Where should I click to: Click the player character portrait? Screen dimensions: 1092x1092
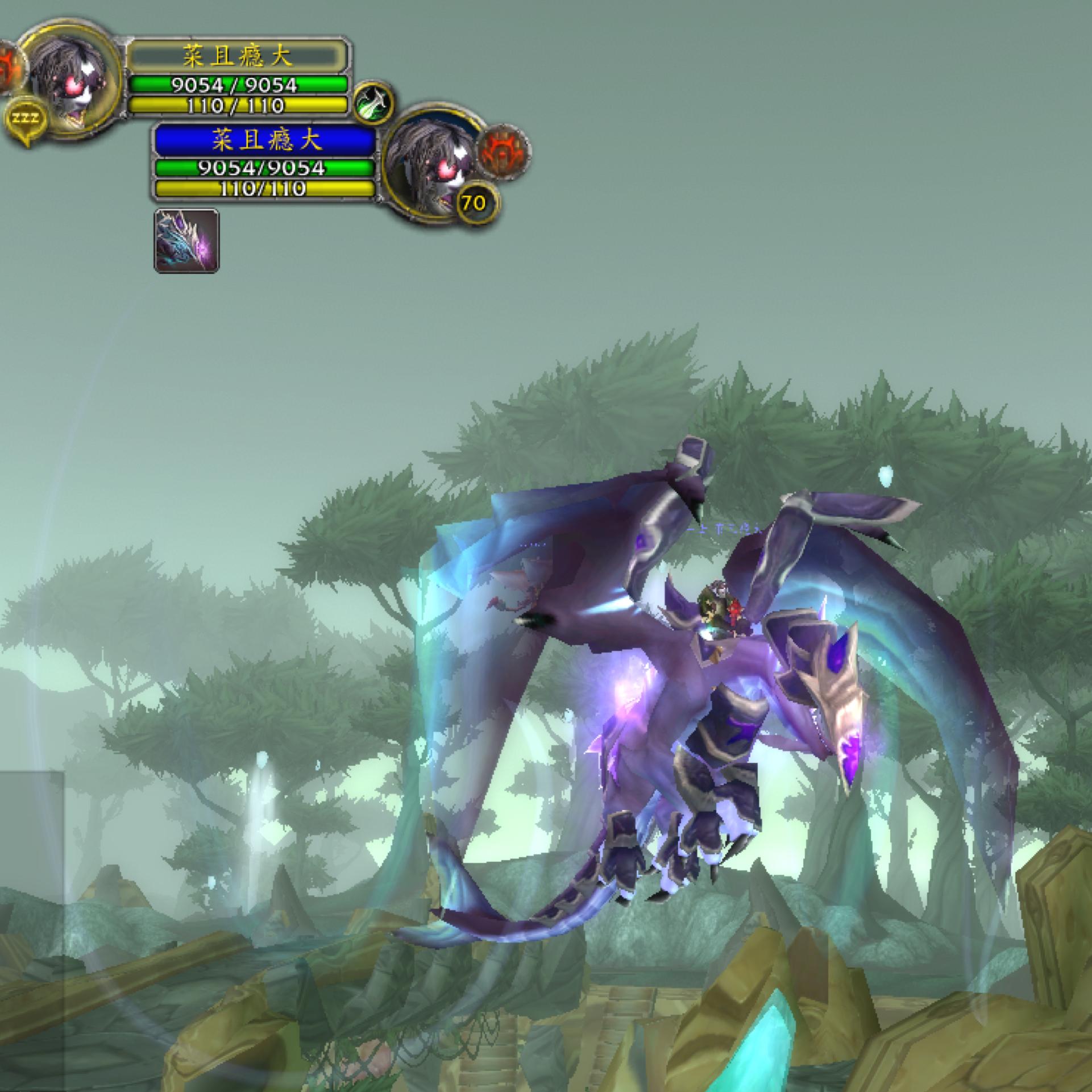[68, 77]
